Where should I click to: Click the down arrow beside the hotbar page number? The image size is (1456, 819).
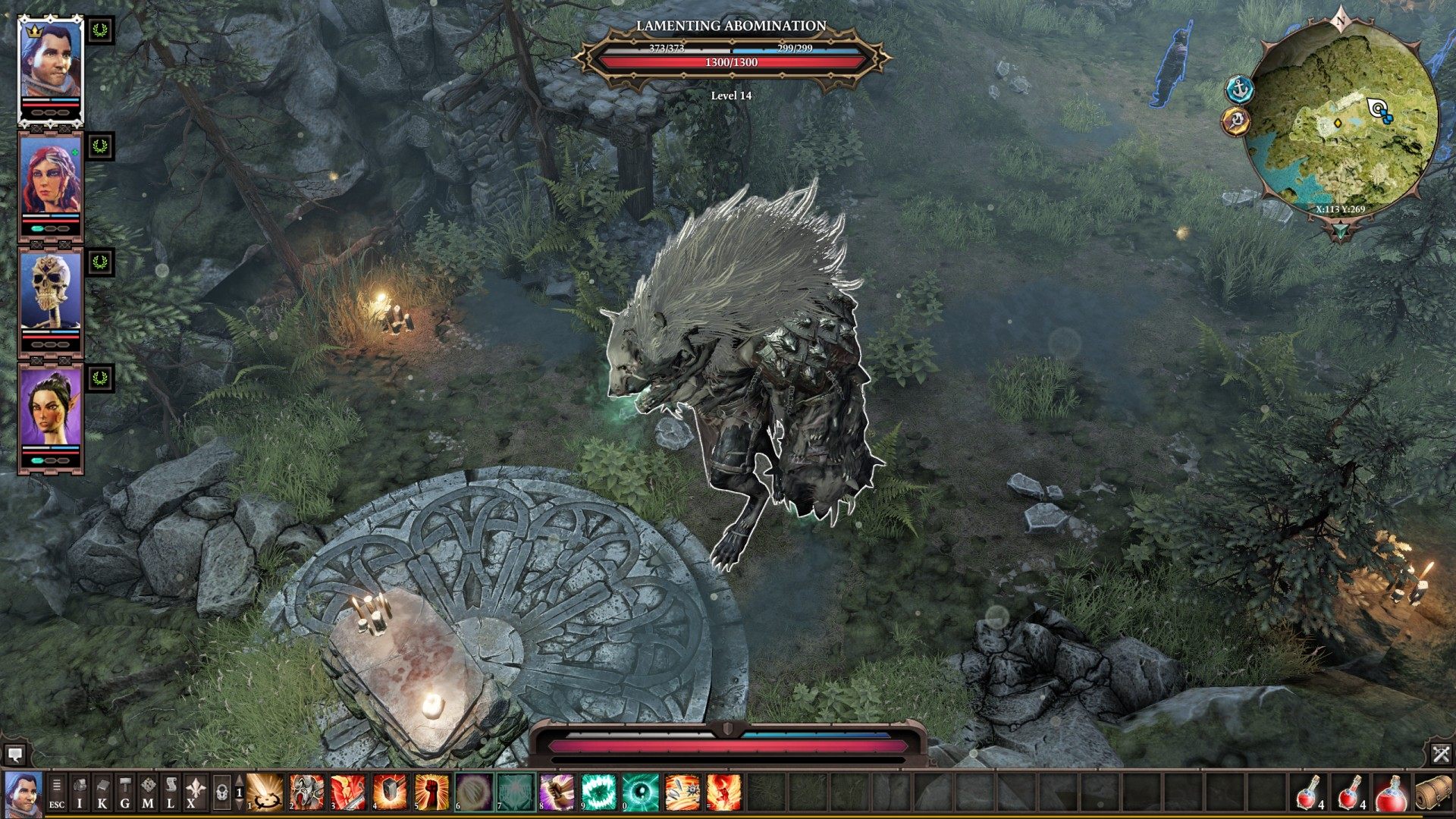[x=241, y=804]
